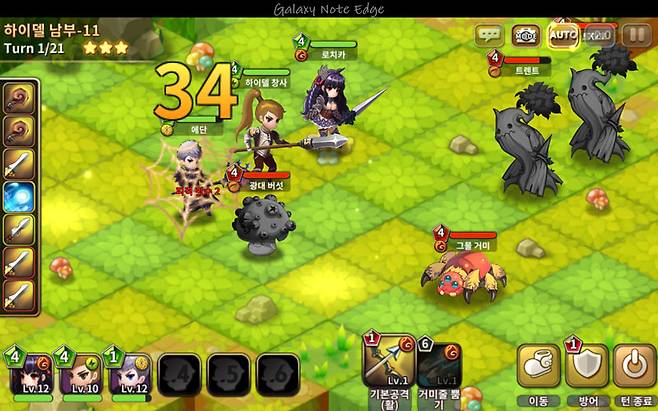Select the Lv.12 party portrait with cost 1

(x=129, y=374)
